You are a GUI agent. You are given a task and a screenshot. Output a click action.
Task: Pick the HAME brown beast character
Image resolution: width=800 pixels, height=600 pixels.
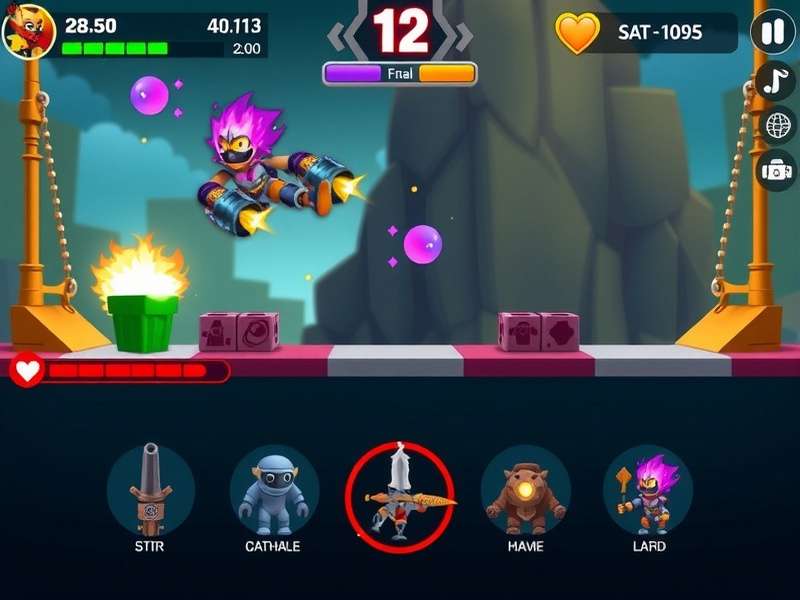[x=524, y=490]
